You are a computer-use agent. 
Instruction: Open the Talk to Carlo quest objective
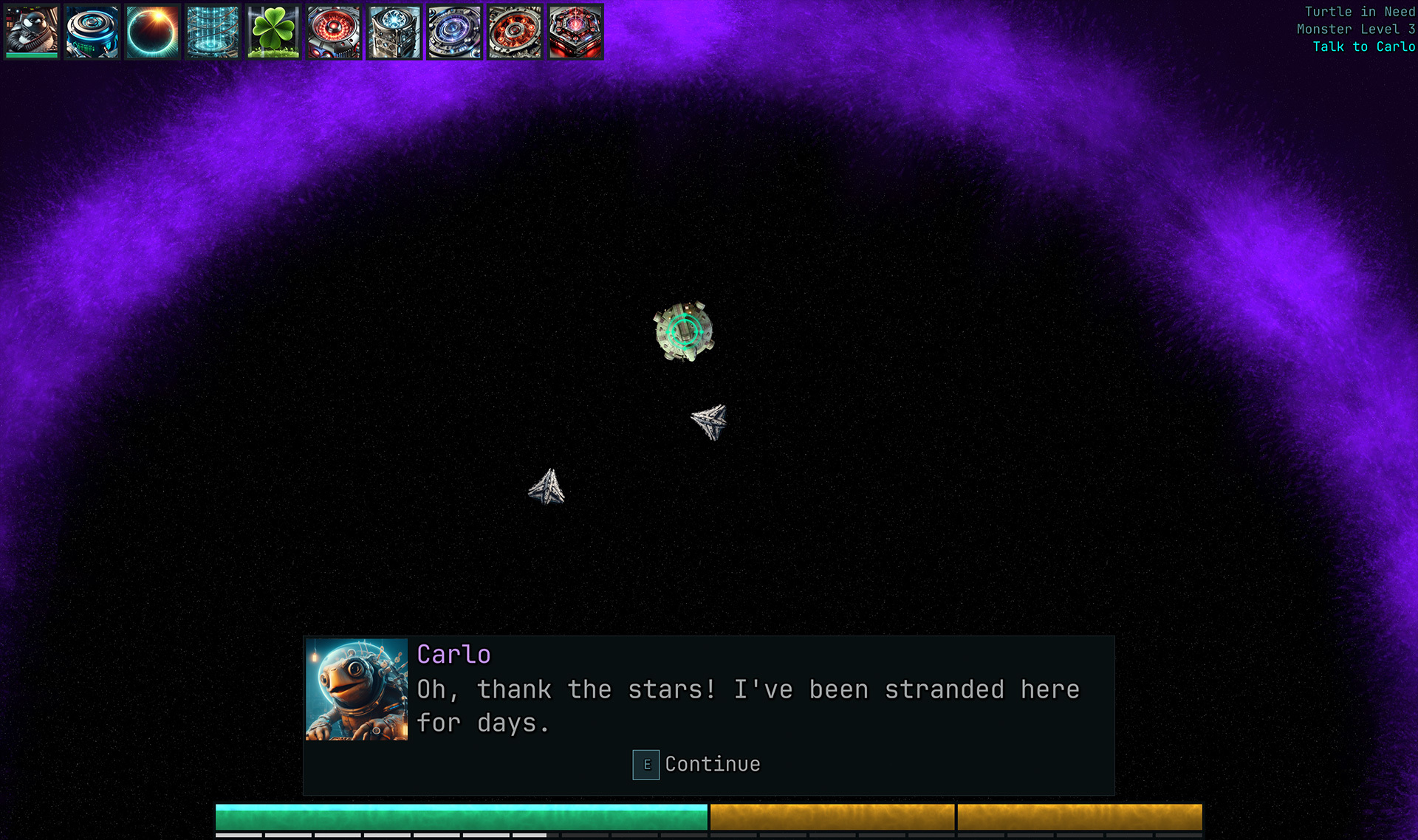tap(1363, 47)
